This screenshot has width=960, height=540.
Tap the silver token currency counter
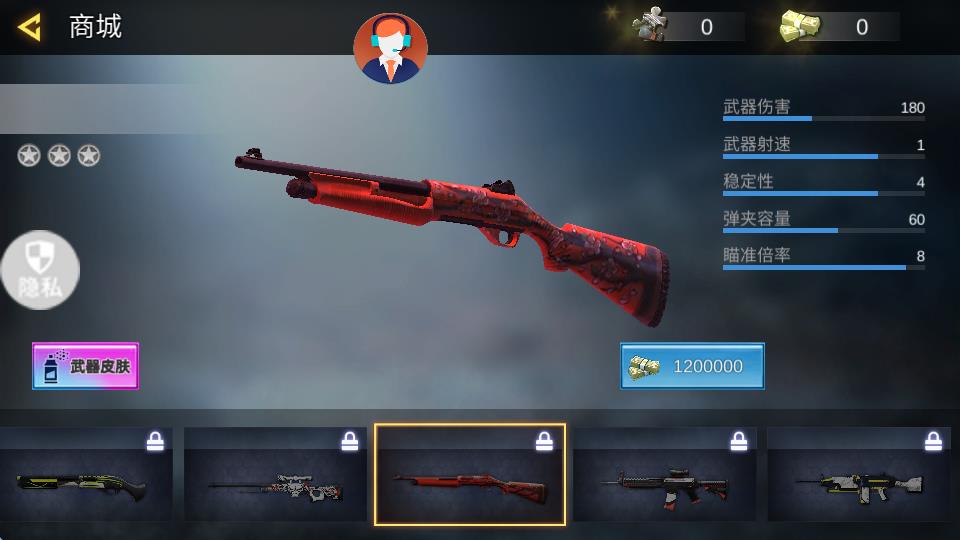click(x=688, y=27)
